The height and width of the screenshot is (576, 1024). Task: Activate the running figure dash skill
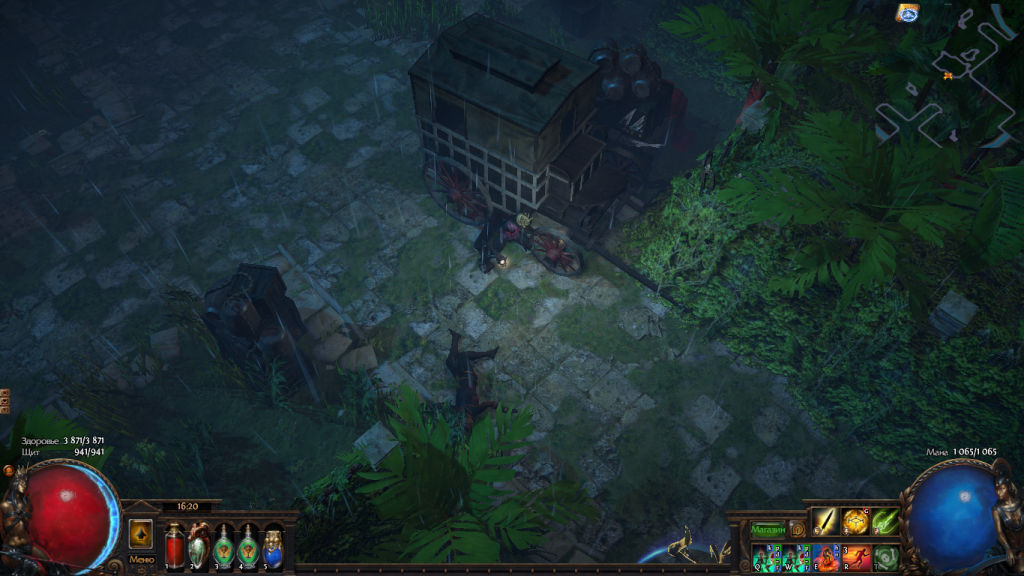pos(855,557)
